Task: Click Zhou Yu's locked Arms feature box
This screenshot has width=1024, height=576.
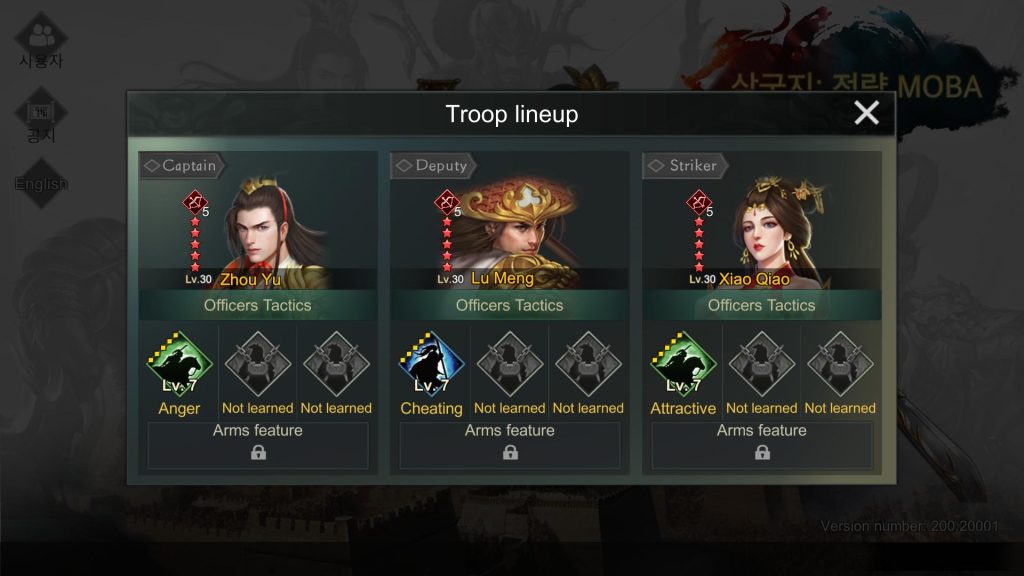Action: (x=258, y=445)
